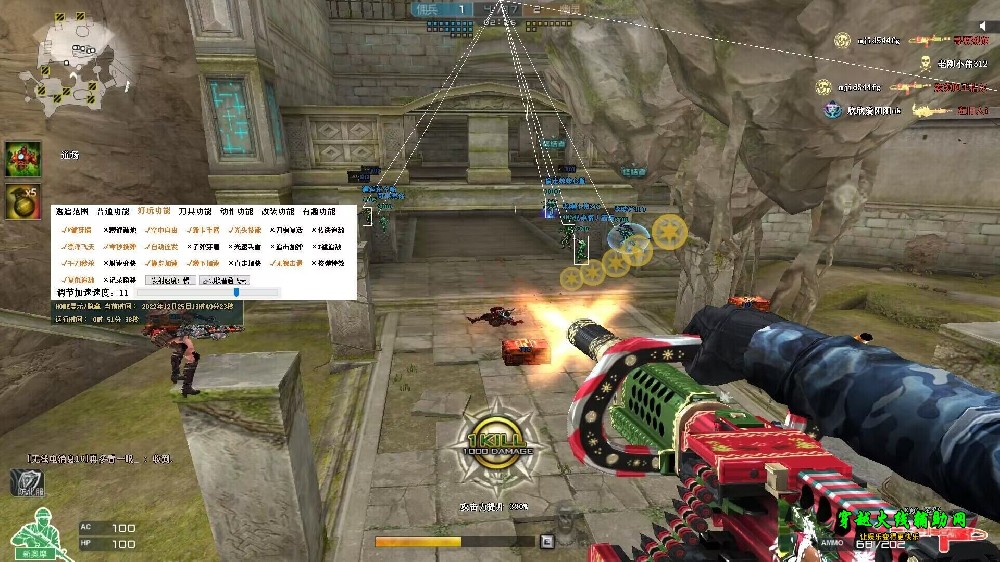1000x562 pixels.
Task: Click the shield badge above the soldier portrait
Action: pyautogui.click(x=28, y=483)
